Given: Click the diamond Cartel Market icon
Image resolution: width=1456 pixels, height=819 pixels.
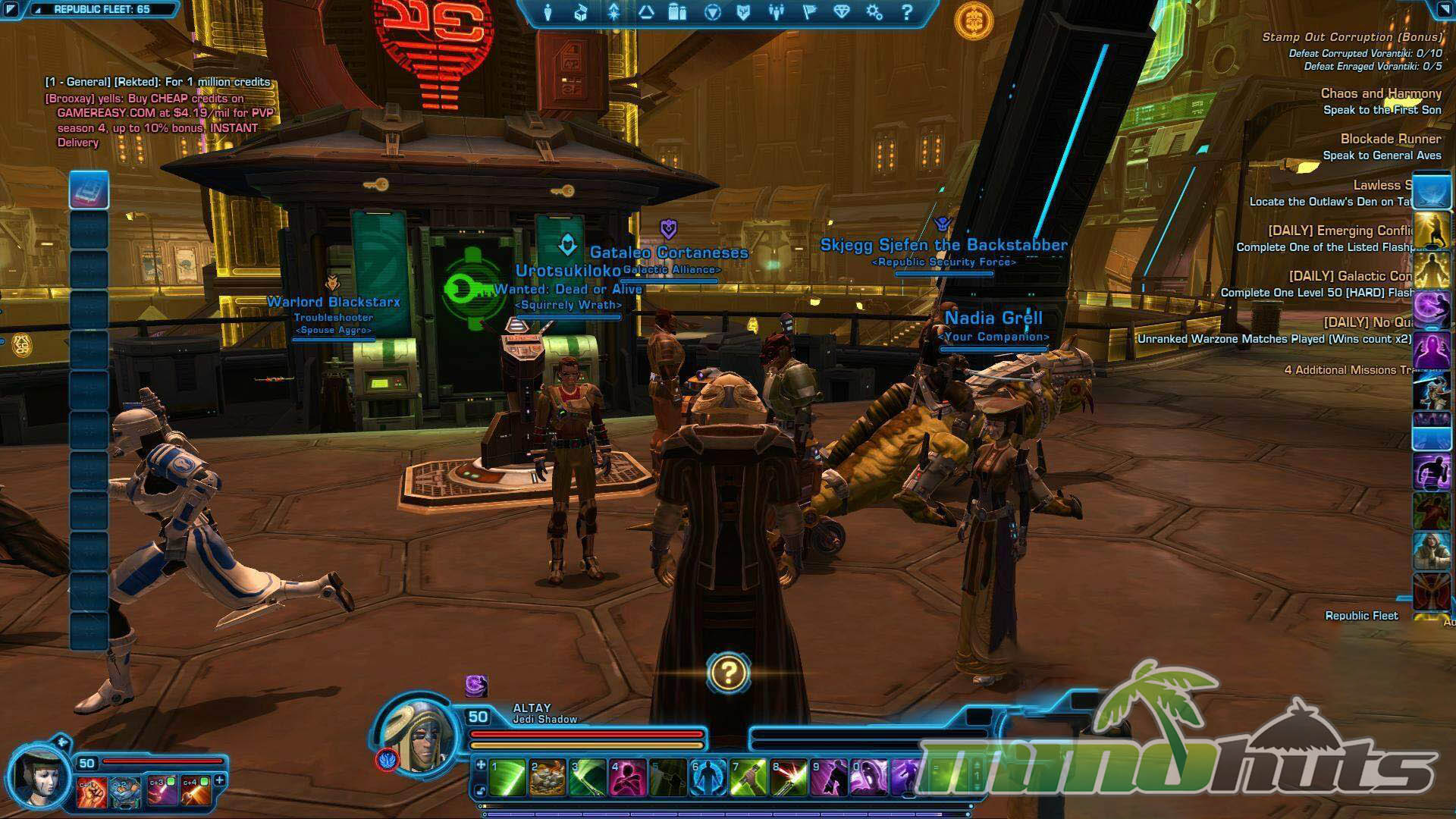Looking at the screenshot, I should [842, 13].
